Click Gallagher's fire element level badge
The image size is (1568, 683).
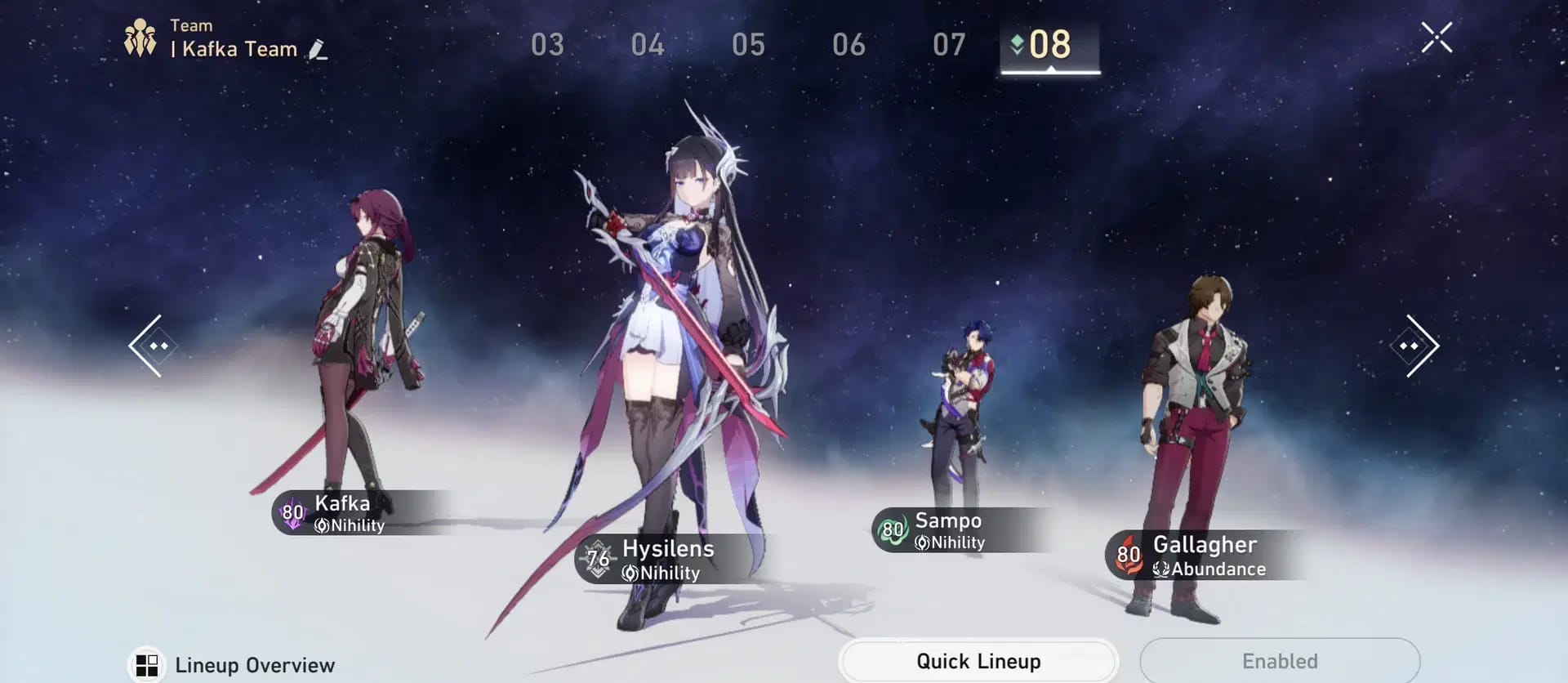(1129, 556)
